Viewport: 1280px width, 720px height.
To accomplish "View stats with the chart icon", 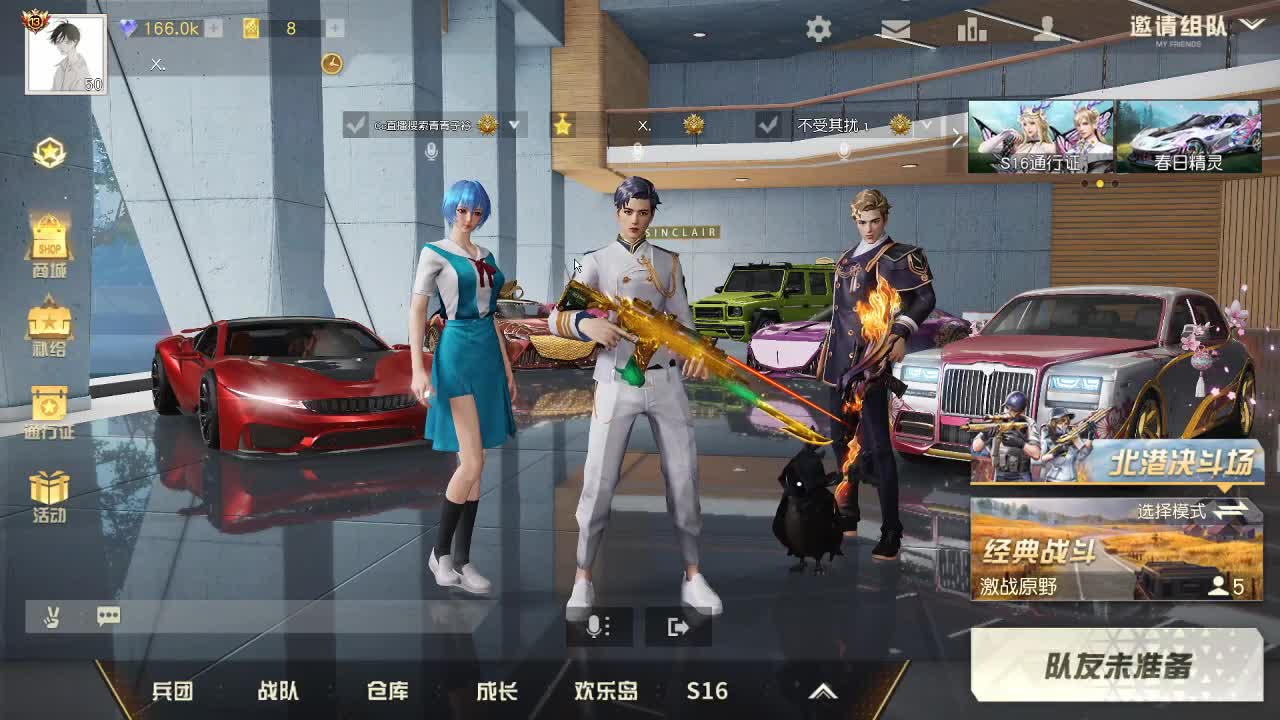I will coord(972,30).
